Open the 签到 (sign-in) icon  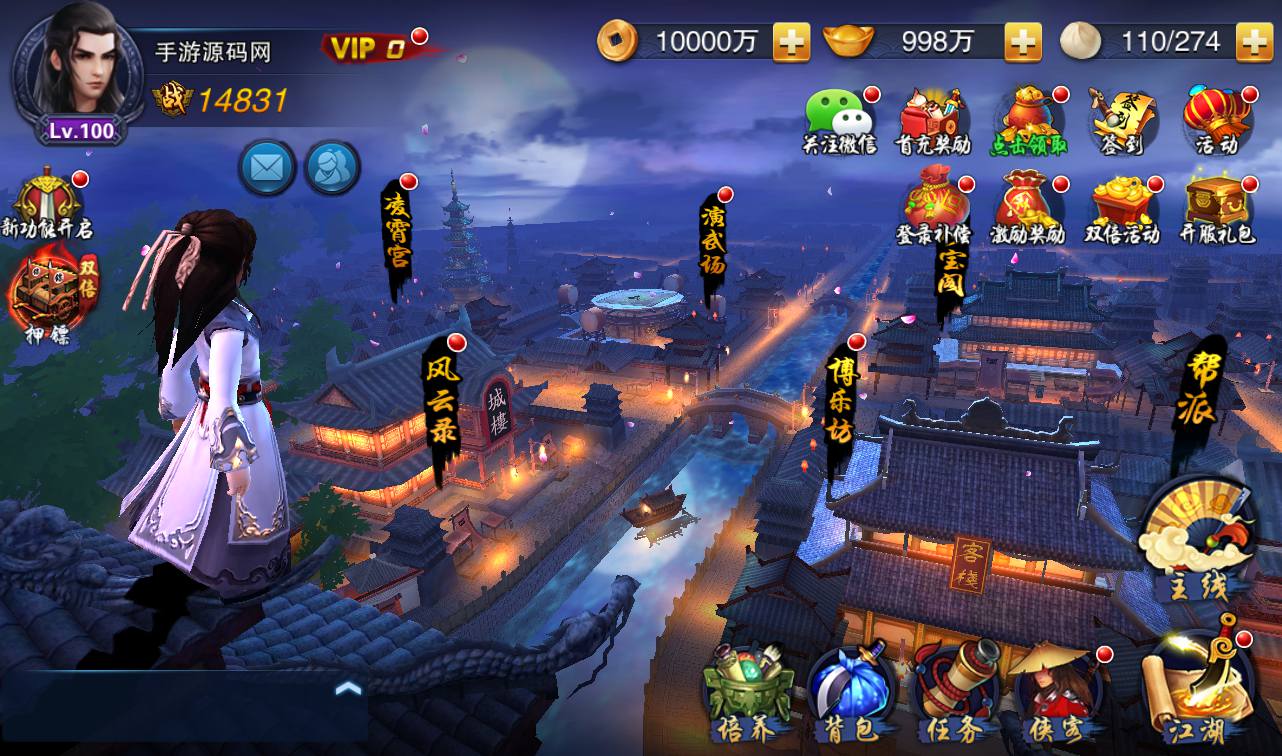click(x=1126, y=112)
